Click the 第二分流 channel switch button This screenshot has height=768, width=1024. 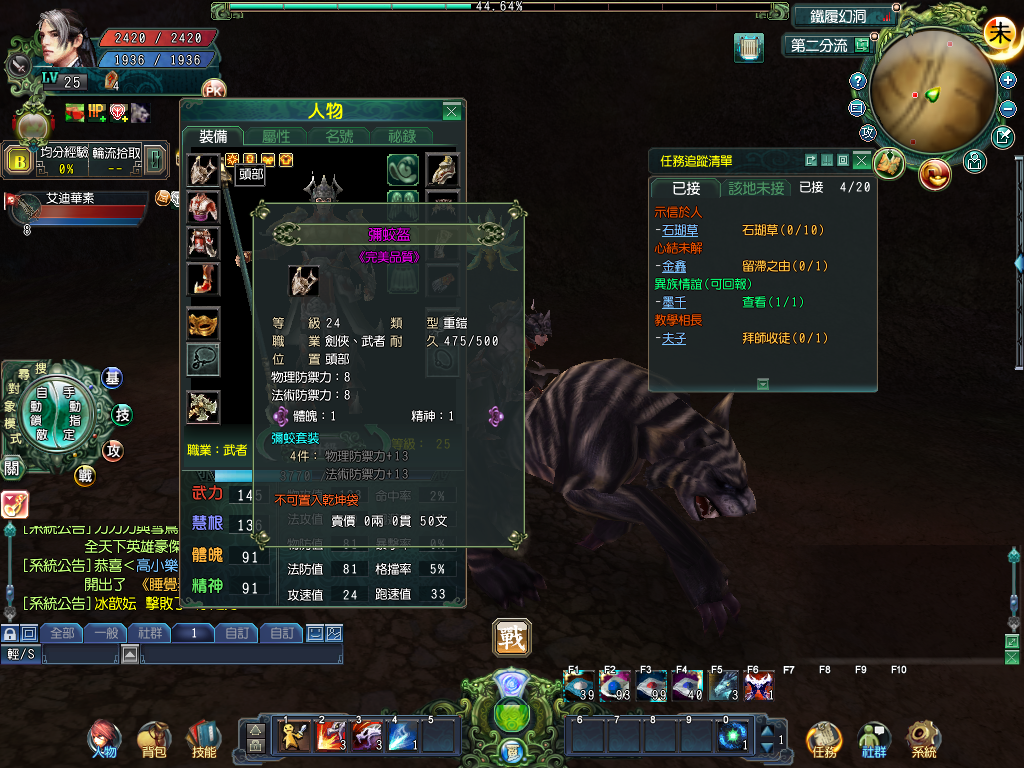(819, 46)
